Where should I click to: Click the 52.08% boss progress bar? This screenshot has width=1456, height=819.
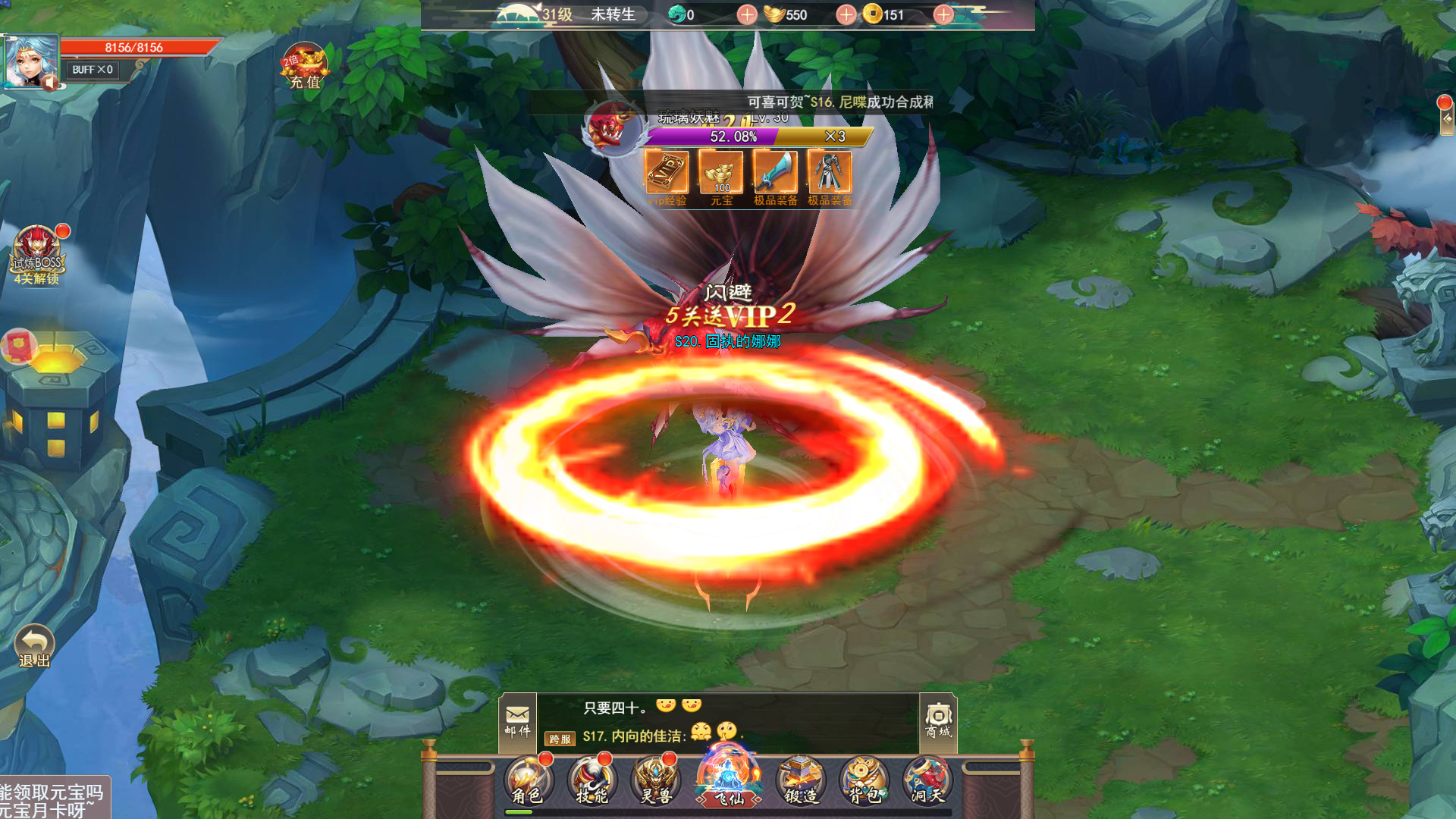[732, 137]
